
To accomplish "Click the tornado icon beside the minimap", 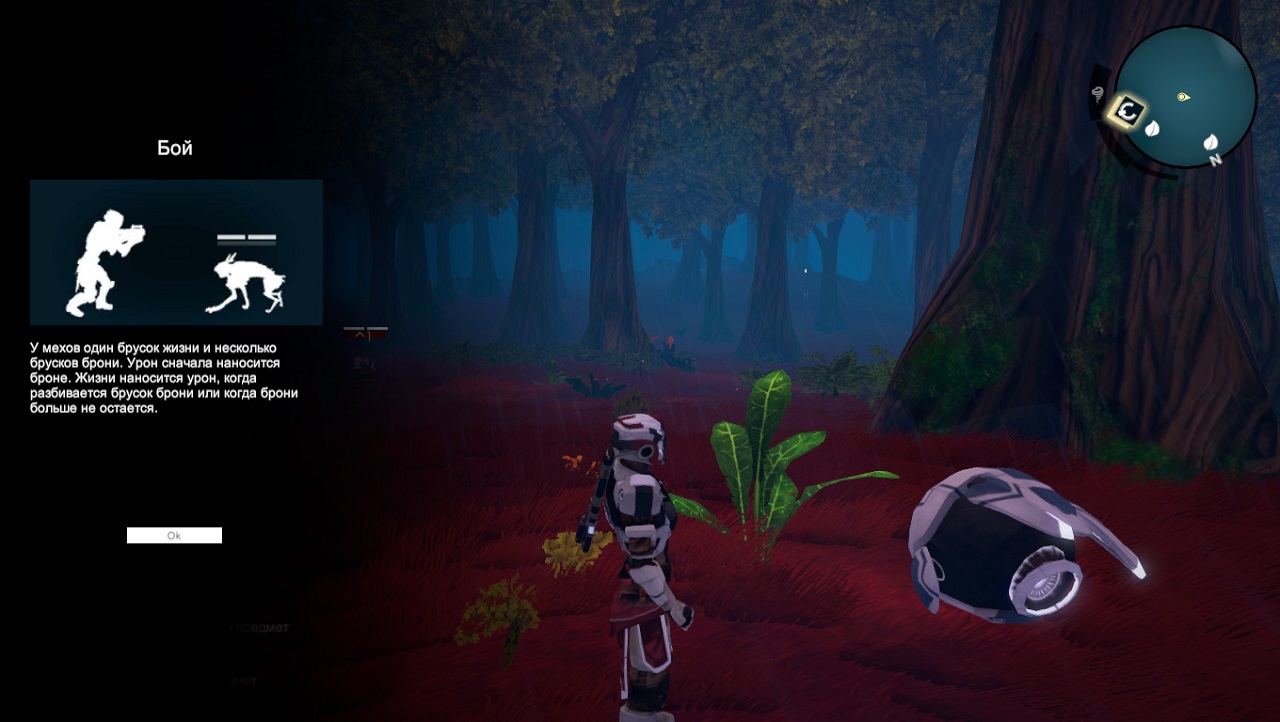I will point(1101,94).
